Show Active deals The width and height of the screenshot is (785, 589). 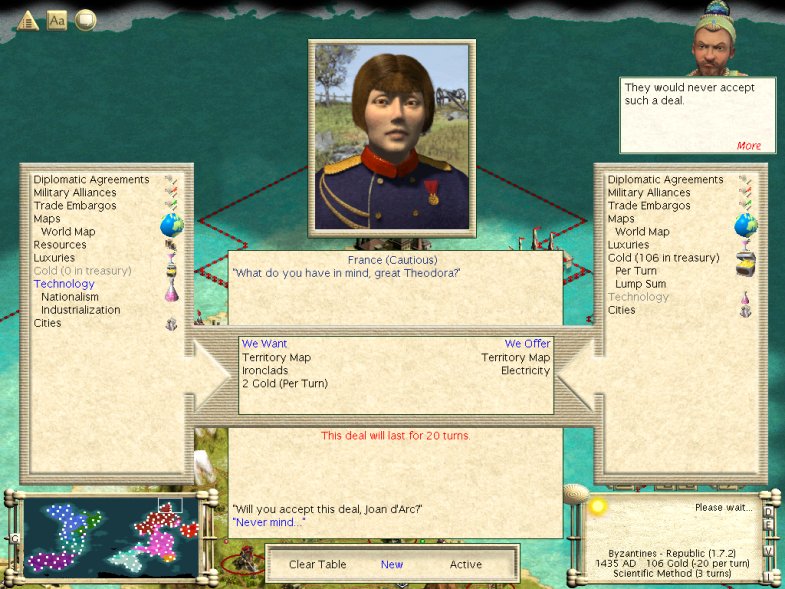point(465,564)
